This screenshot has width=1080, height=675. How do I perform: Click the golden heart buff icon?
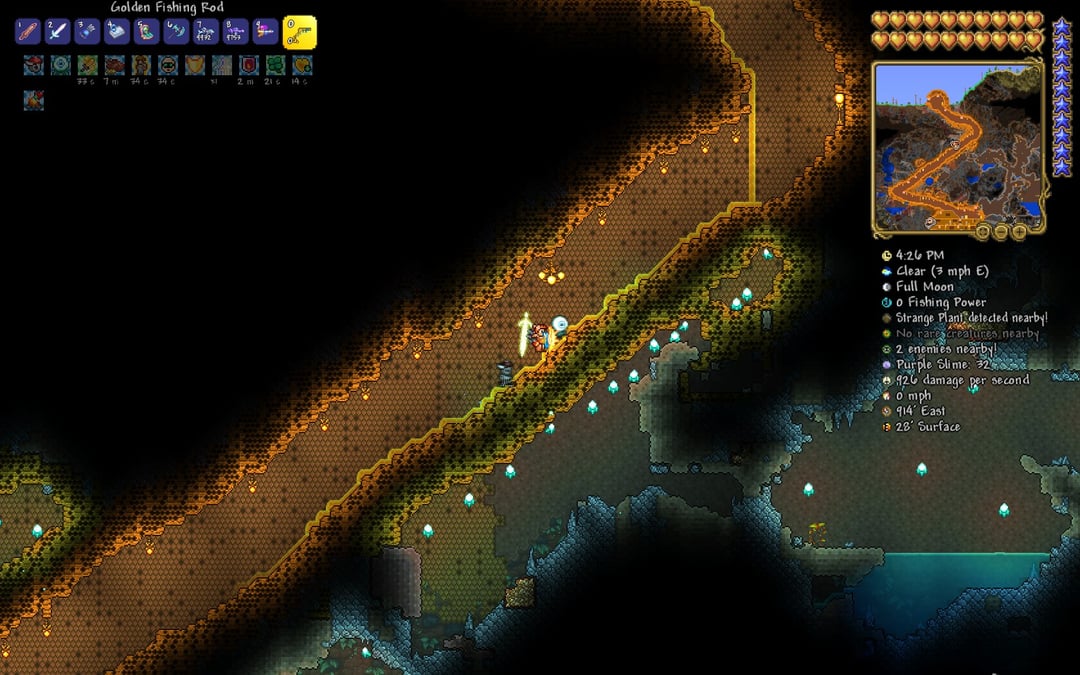tap(301, 65)
